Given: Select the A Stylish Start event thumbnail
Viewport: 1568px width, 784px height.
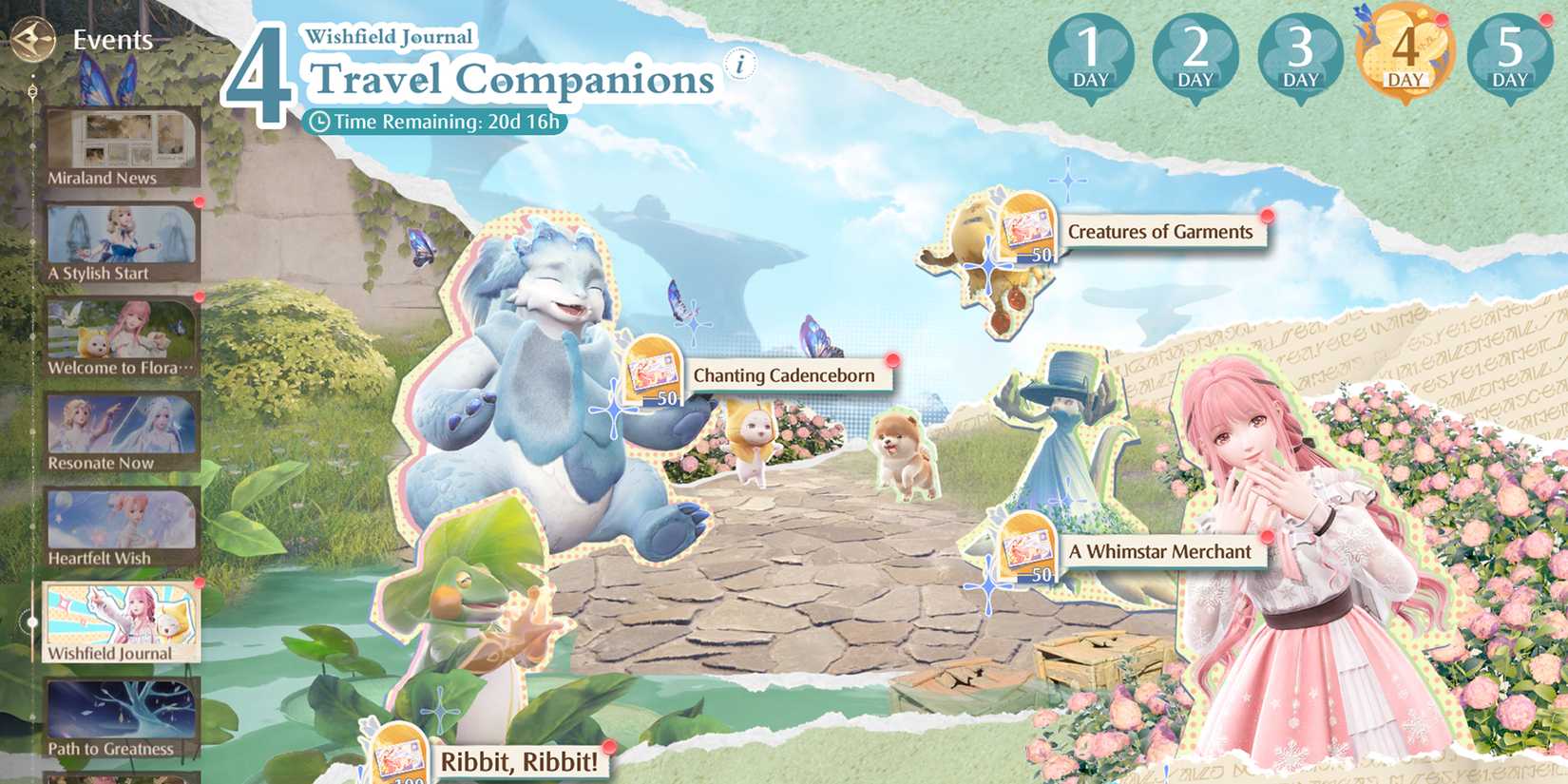Looking at the screenshot, I should coord(122,239).
